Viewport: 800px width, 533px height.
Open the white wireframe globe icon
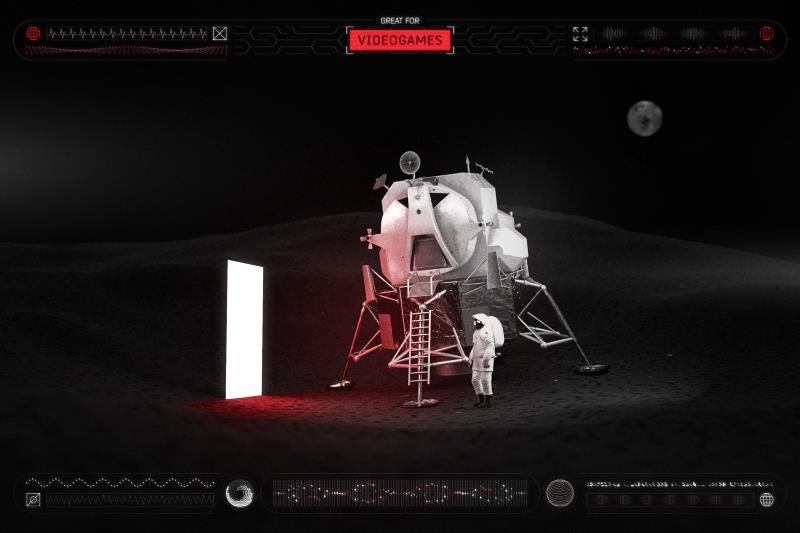tap(767, 499)
